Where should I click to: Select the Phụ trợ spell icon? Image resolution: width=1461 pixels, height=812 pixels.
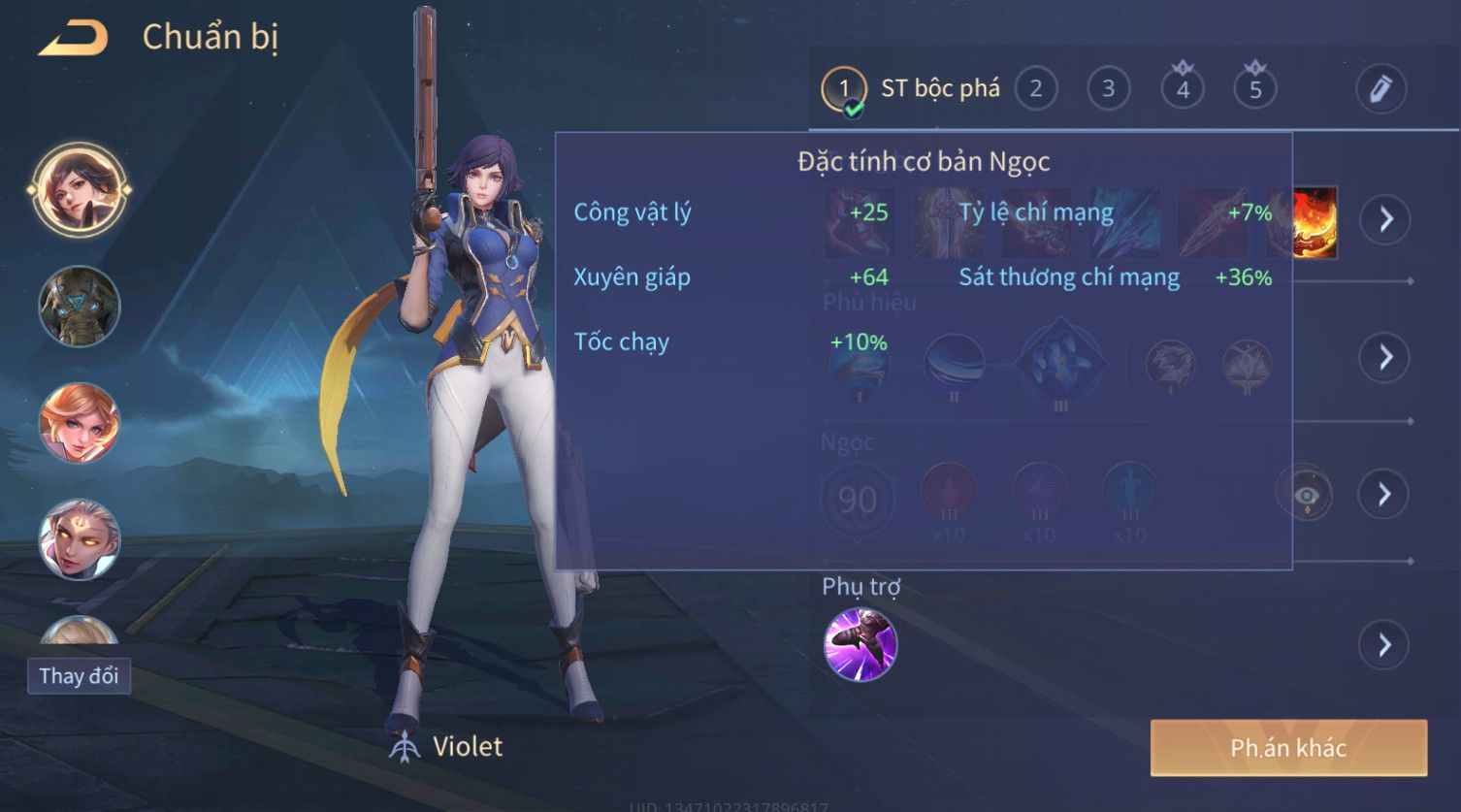coord(860,645)
